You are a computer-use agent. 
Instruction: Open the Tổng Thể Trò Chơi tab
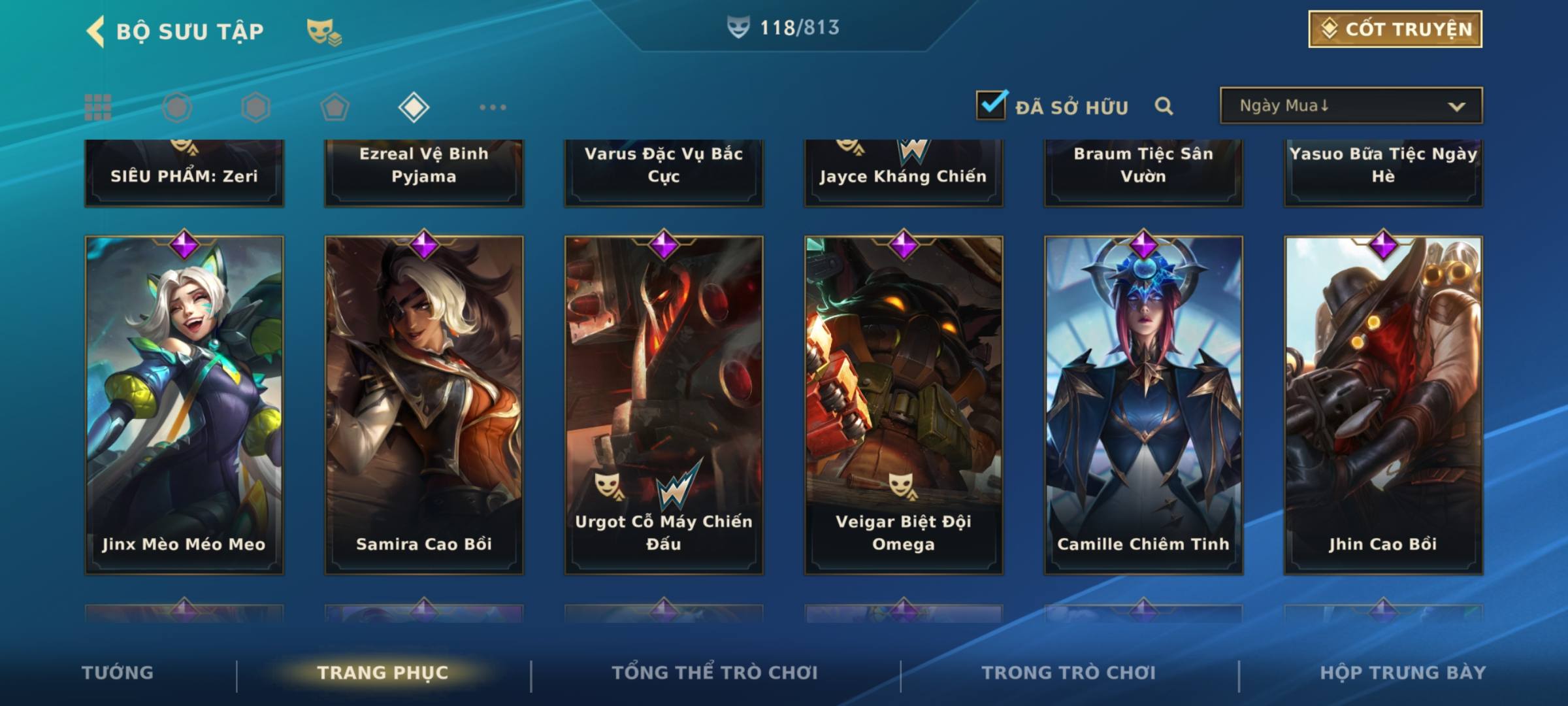coord(715,673)
